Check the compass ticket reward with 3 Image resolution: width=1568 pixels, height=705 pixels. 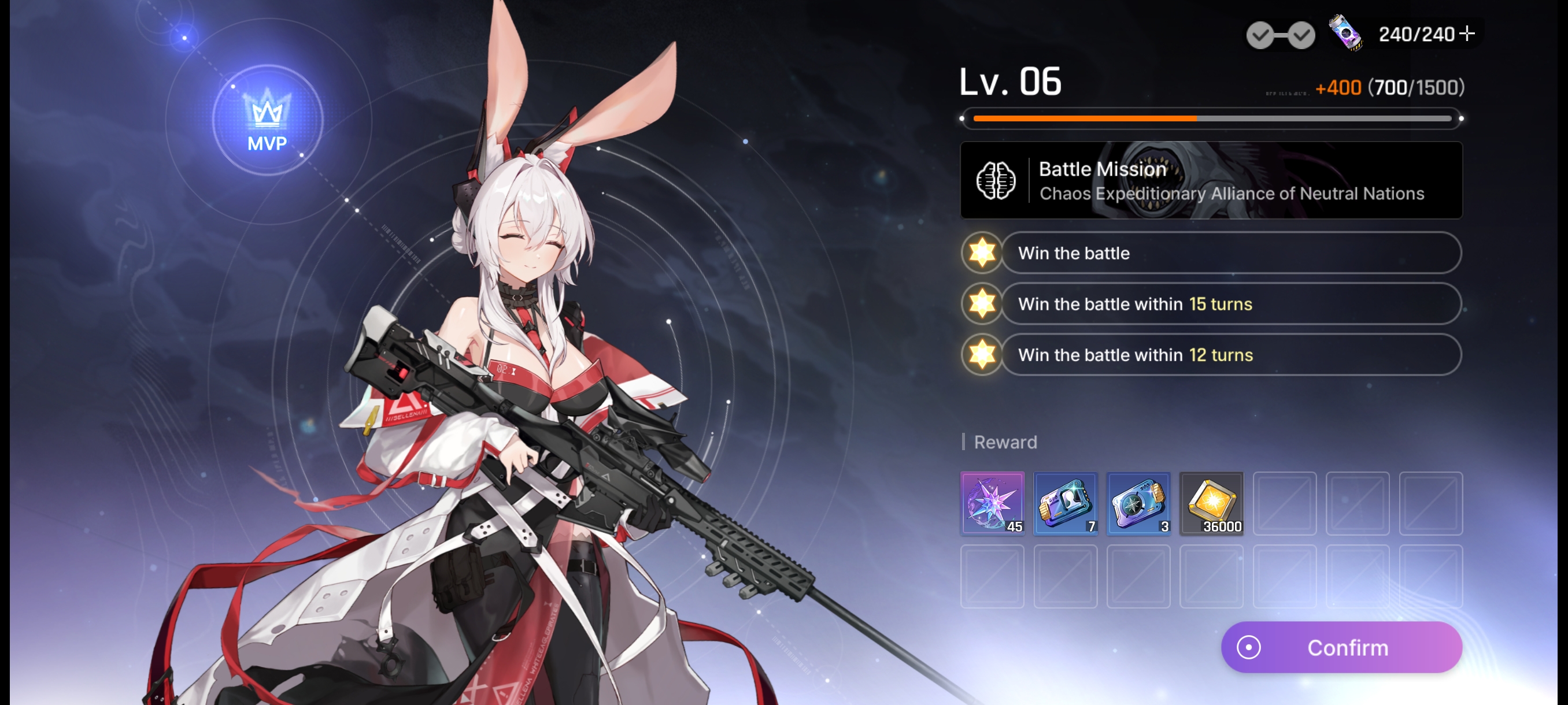(1138, 503)
